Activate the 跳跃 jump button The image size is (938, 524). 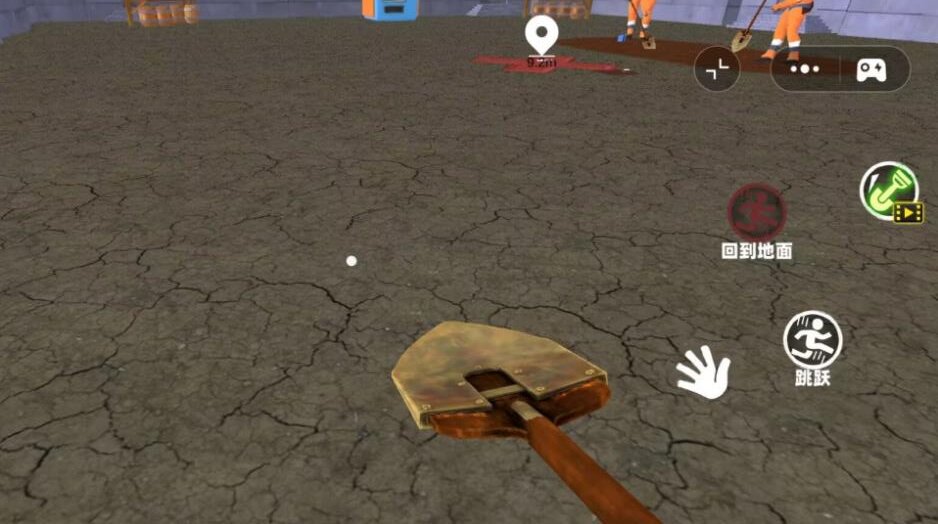[812, 339]
